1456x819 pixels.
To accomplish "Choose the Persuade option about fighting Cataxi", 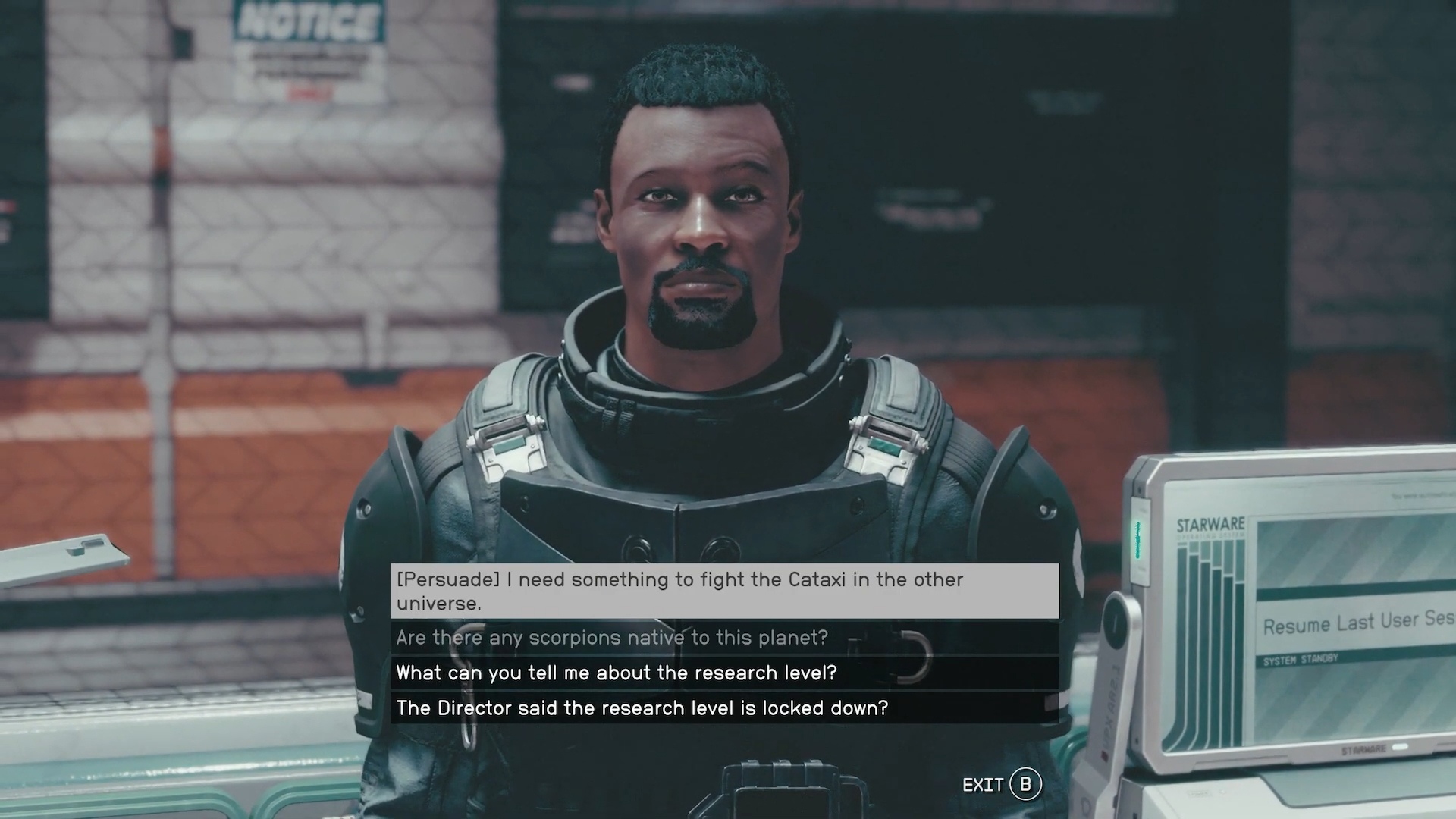I will click(x=724, y=591).
